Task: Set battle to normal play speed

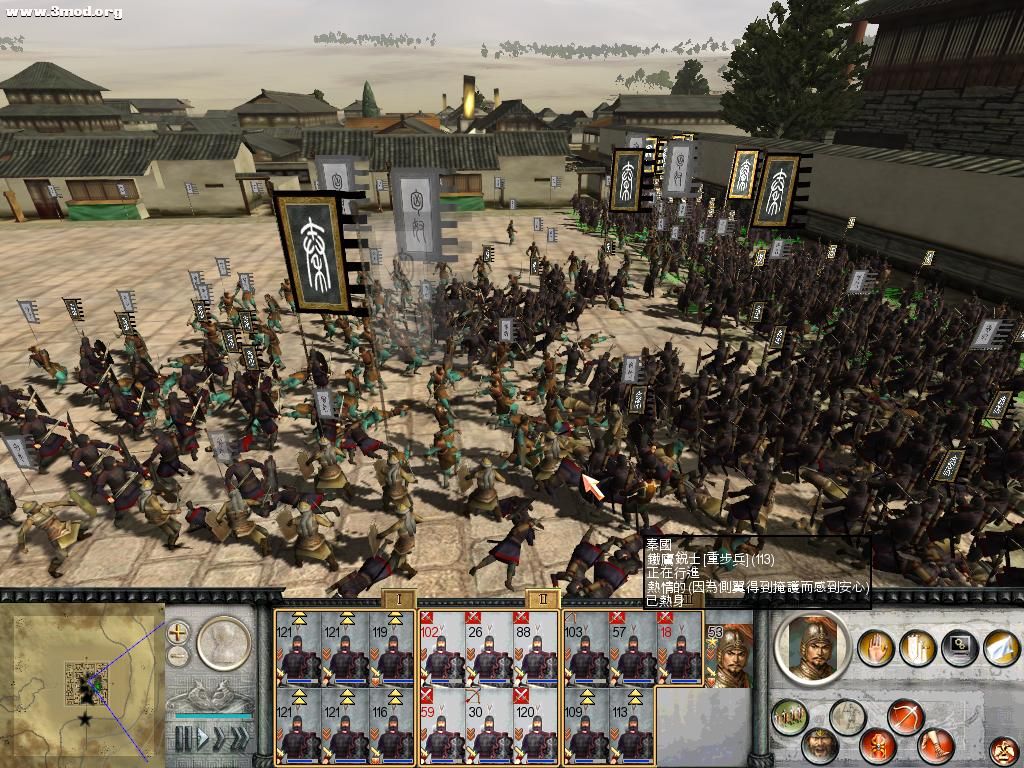Action: coord(204,739)
